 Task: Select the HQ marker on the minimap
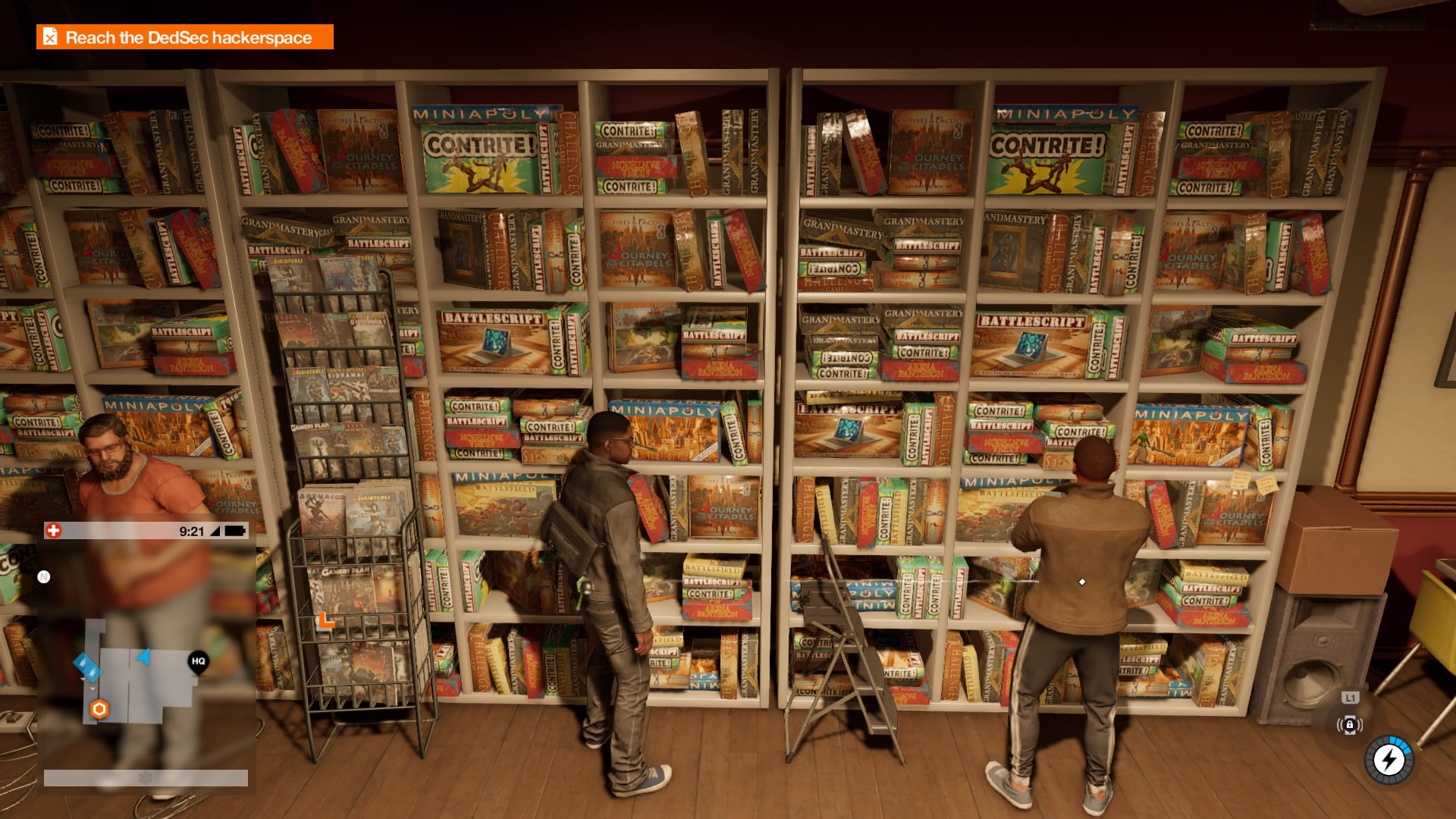tap(198, 661)
